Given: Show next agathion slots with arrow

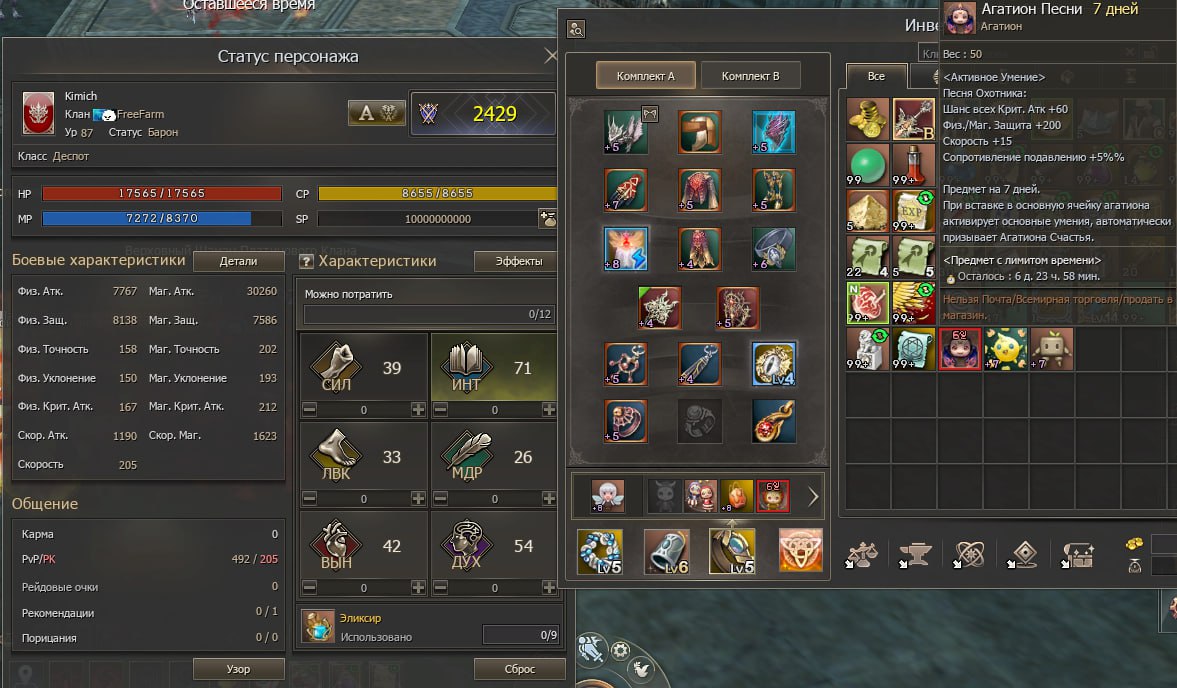Looking at the screenshot, I should tap(812, 495).
